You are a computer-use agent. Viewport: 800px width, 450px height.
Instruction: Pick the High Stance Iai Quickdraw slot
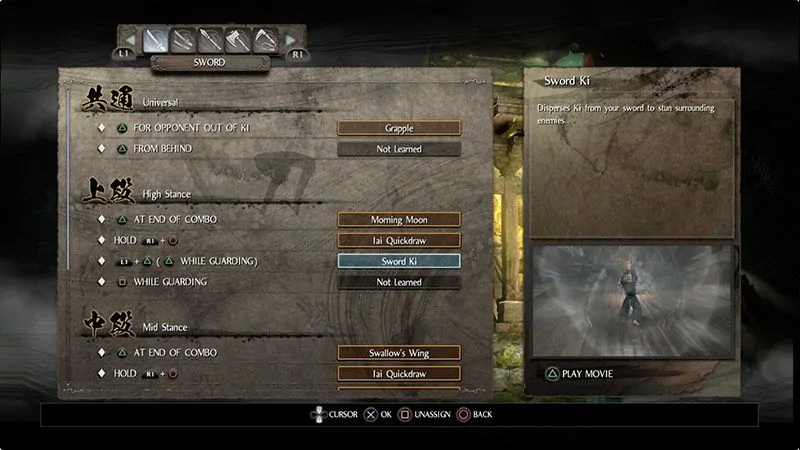point(399,240)
